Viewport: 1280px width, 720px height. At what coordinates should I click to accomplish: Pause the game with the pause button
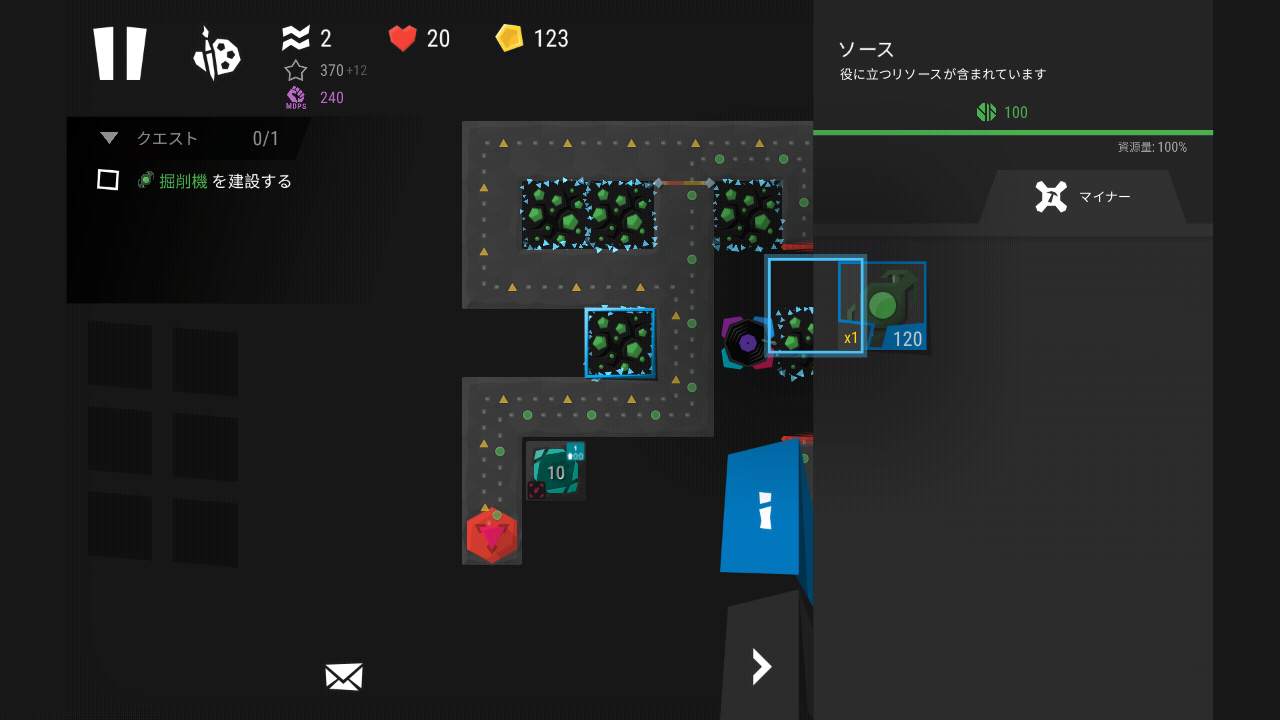[120, 53]
